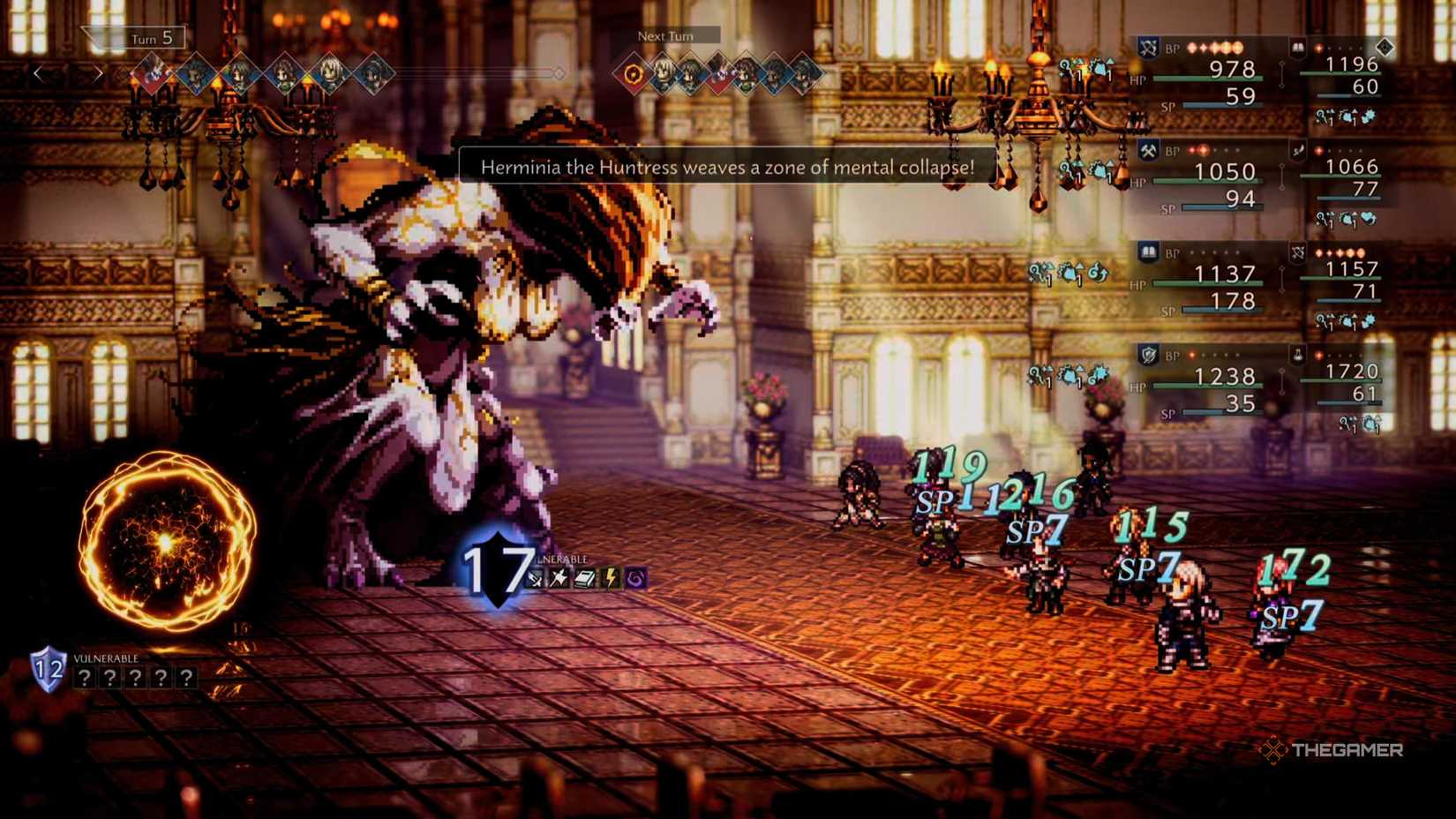Screen dimensions: 1456x819
Task: Click the Warrior job icon beside 1050 HP
Action: point(1146,149)
